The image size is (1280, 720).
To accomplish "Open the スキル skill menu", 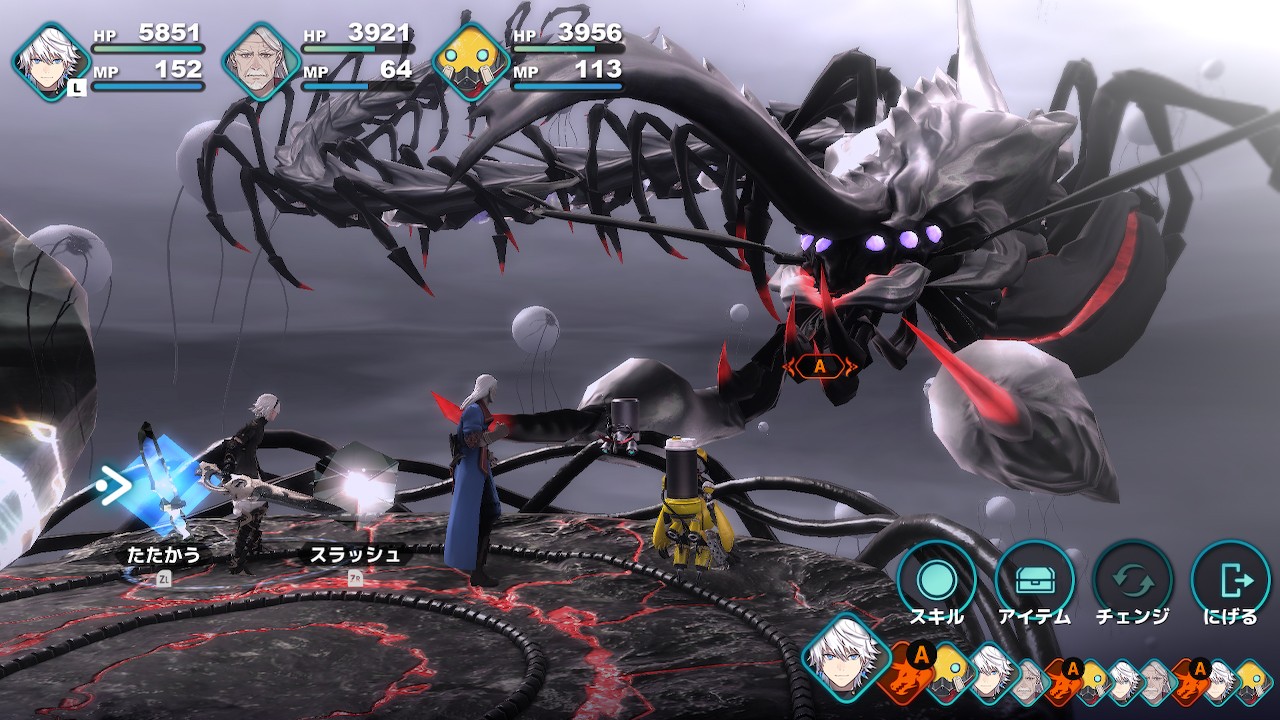I will coord(937,580).
